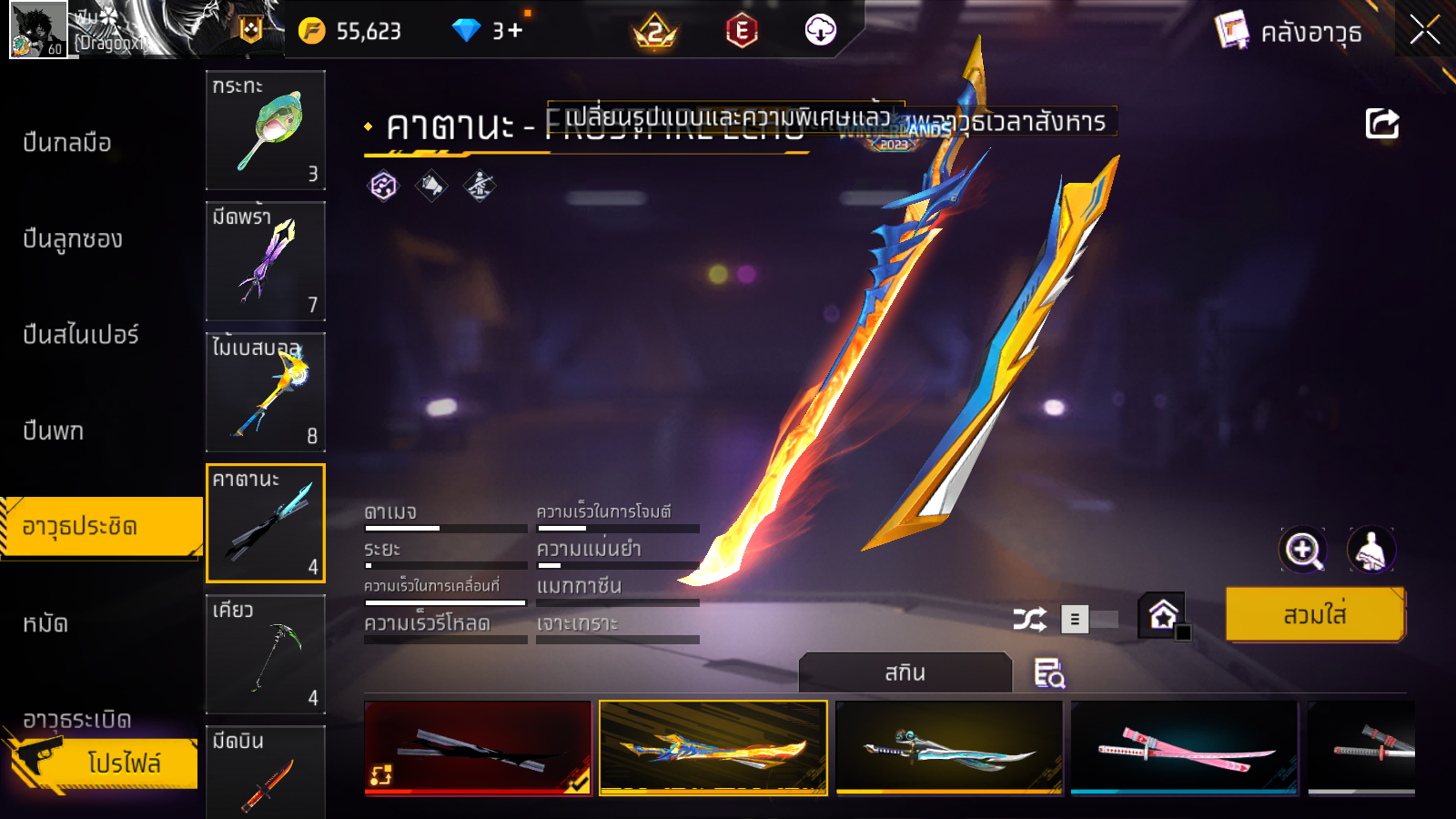Open the ปืนพก category
This screenshot has height=819, width=1456.
click(54, 430)
